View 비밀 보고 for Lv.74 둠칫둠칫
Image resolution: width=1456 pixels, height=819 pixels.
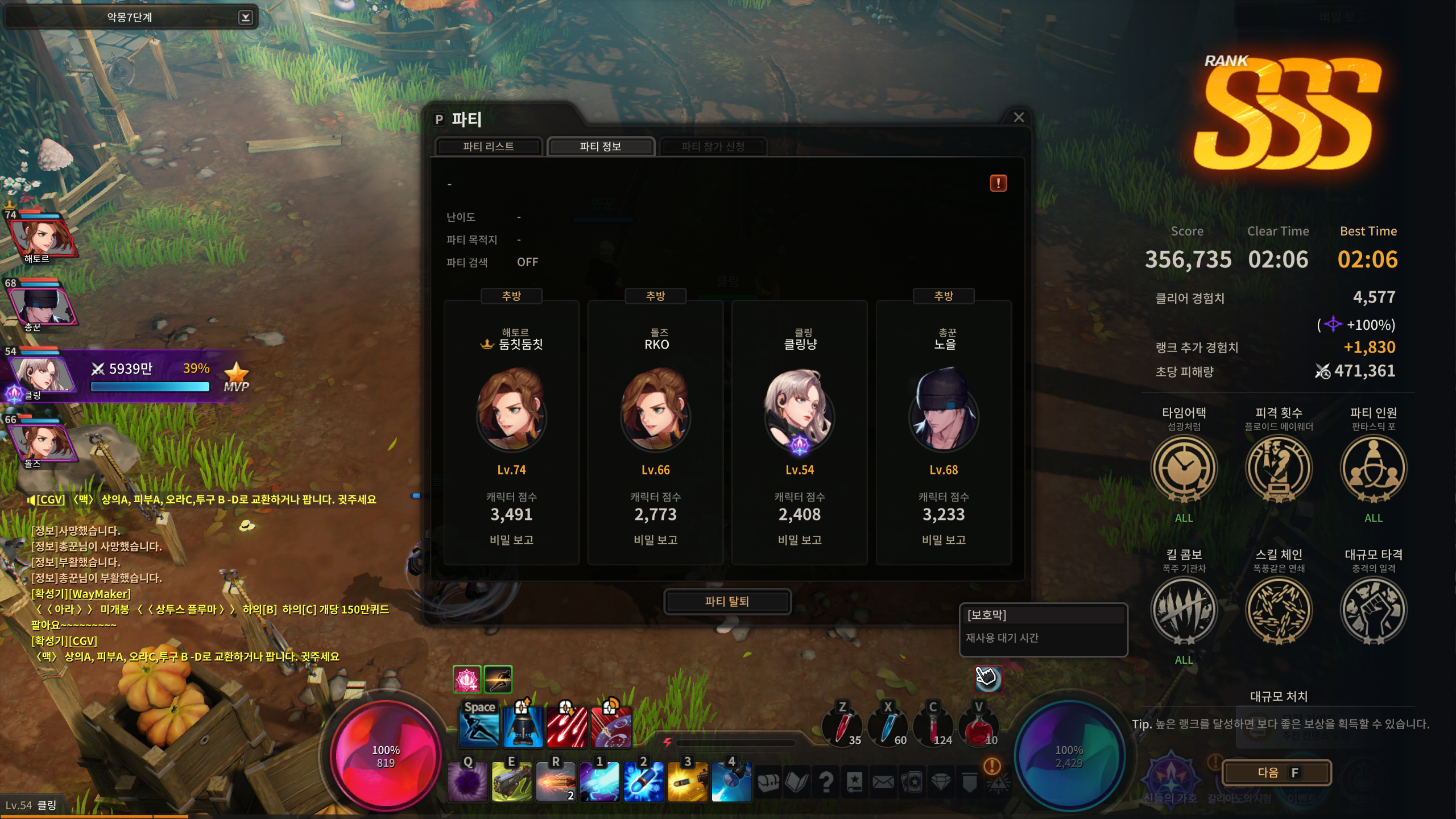[511, 540]
